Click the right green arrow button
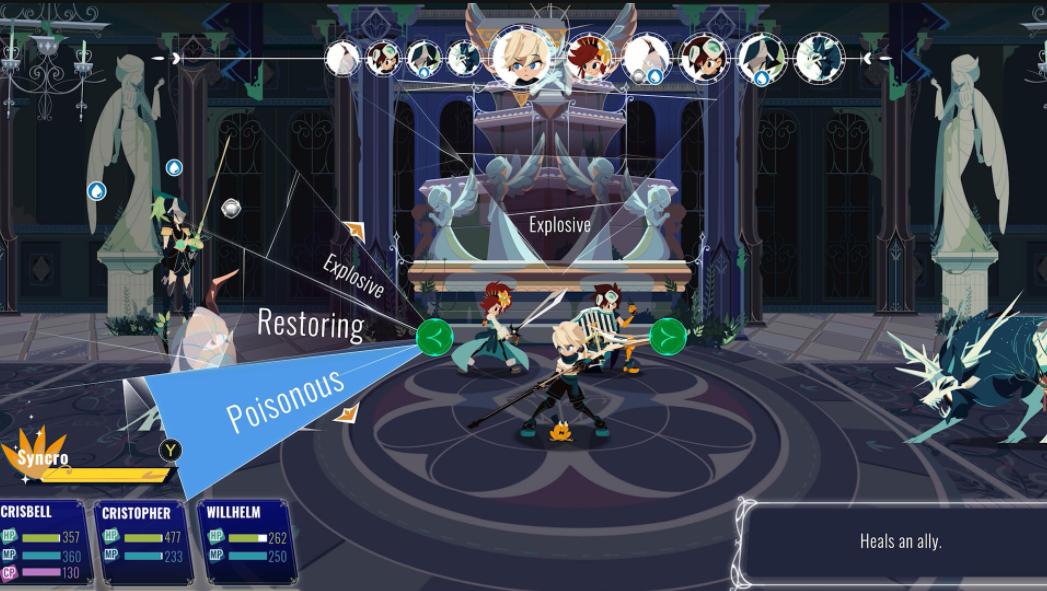Image resolution: width=1047 pixels, height=591 pixels. pyautogui.click(x=667, y=337)
